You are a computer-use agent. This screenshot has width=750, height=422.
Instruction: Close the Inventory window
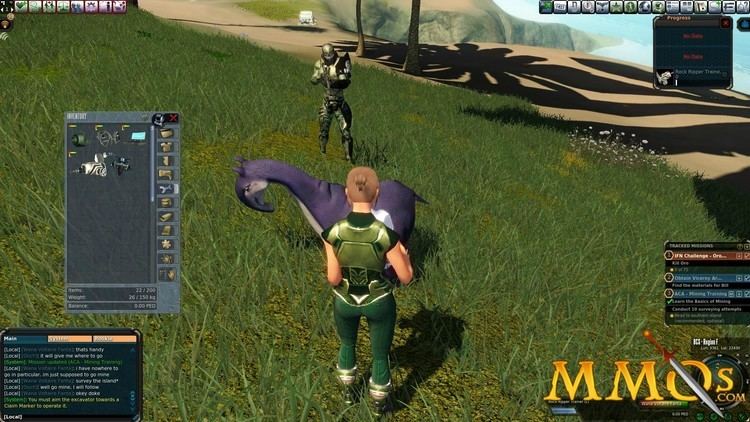pos(174,118)
